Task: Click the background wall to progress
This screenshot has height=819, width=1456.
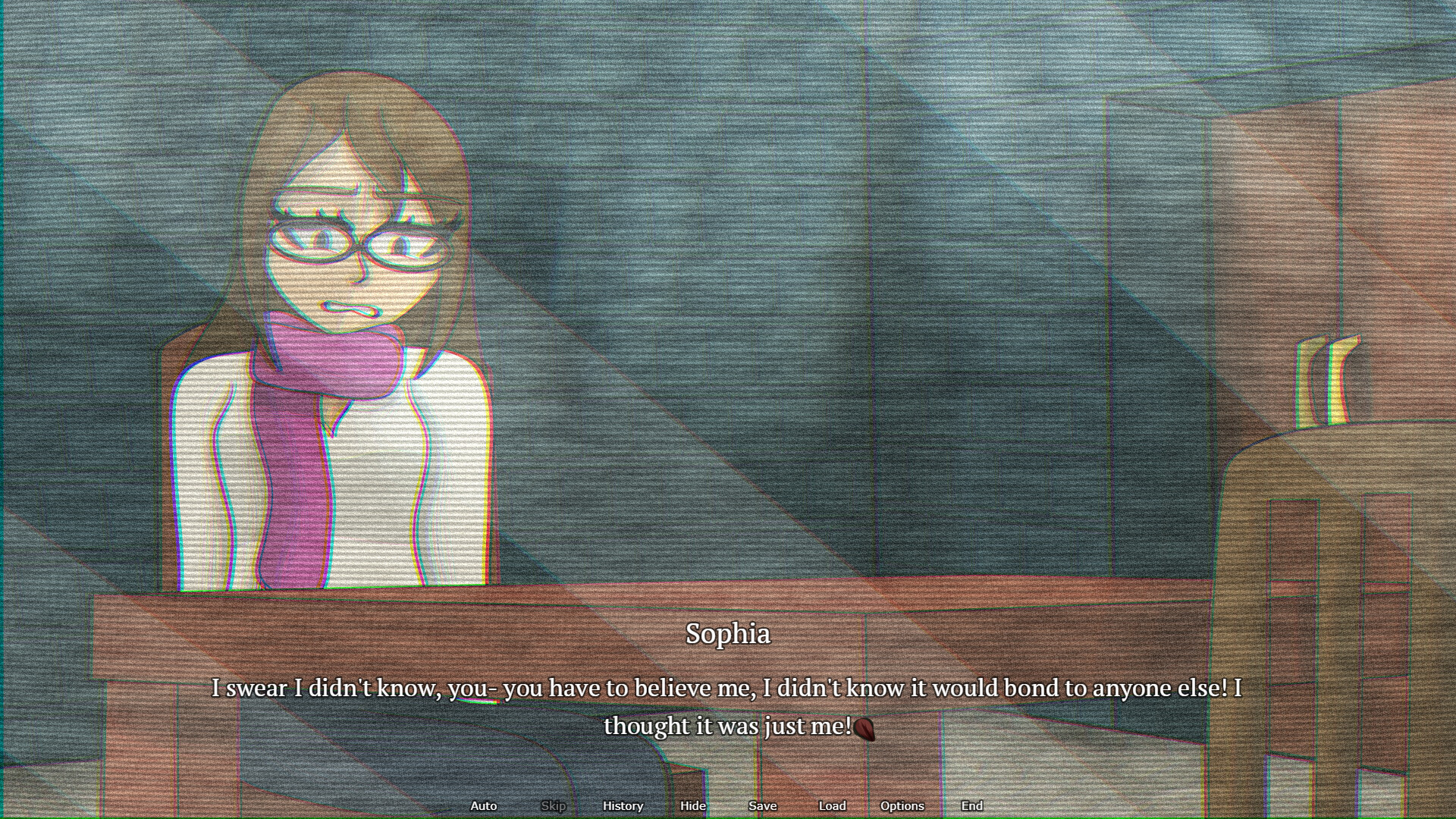Action: tap(834, 227)
